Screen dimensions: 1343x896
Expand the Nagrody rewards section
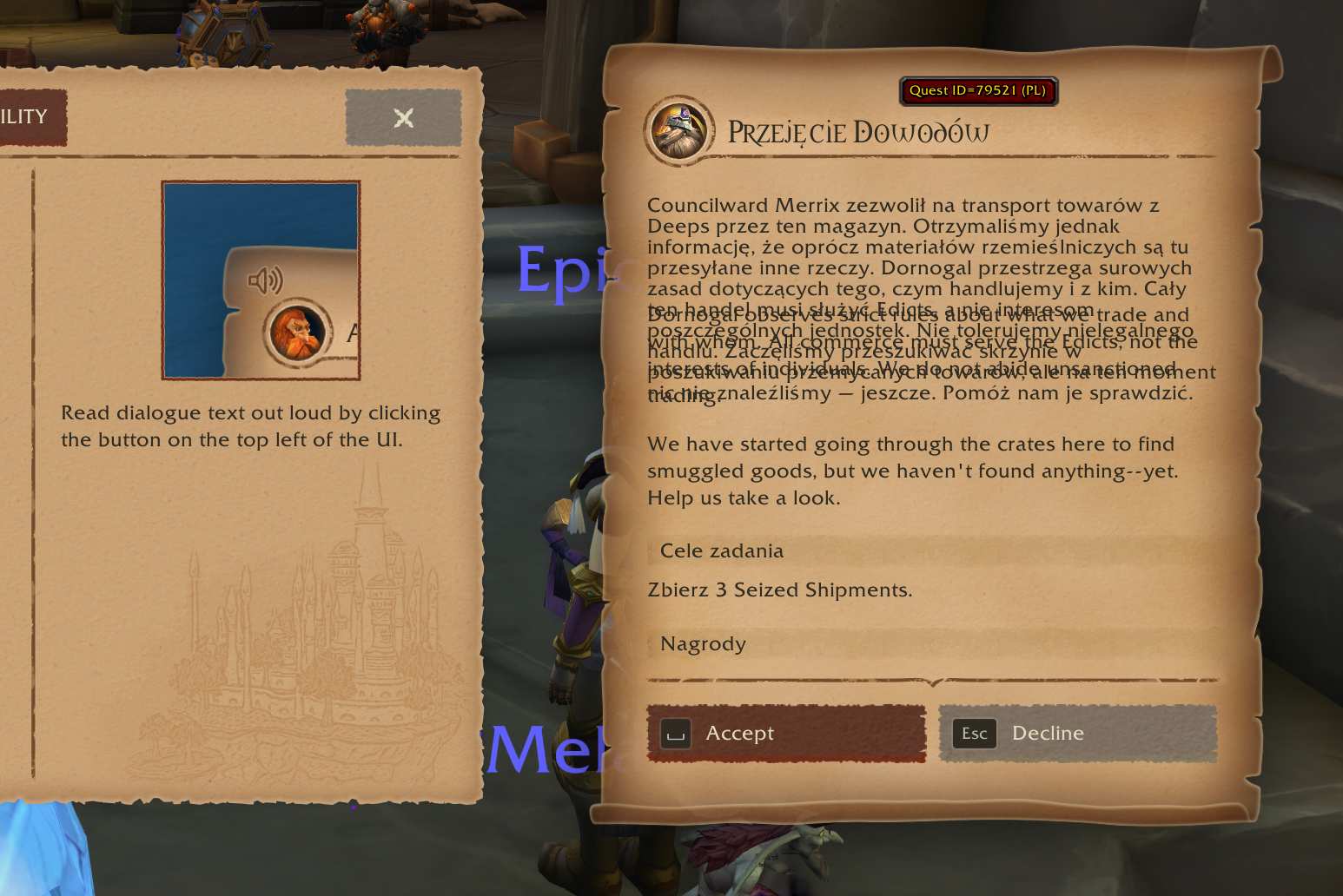click(x=704, y=643)
